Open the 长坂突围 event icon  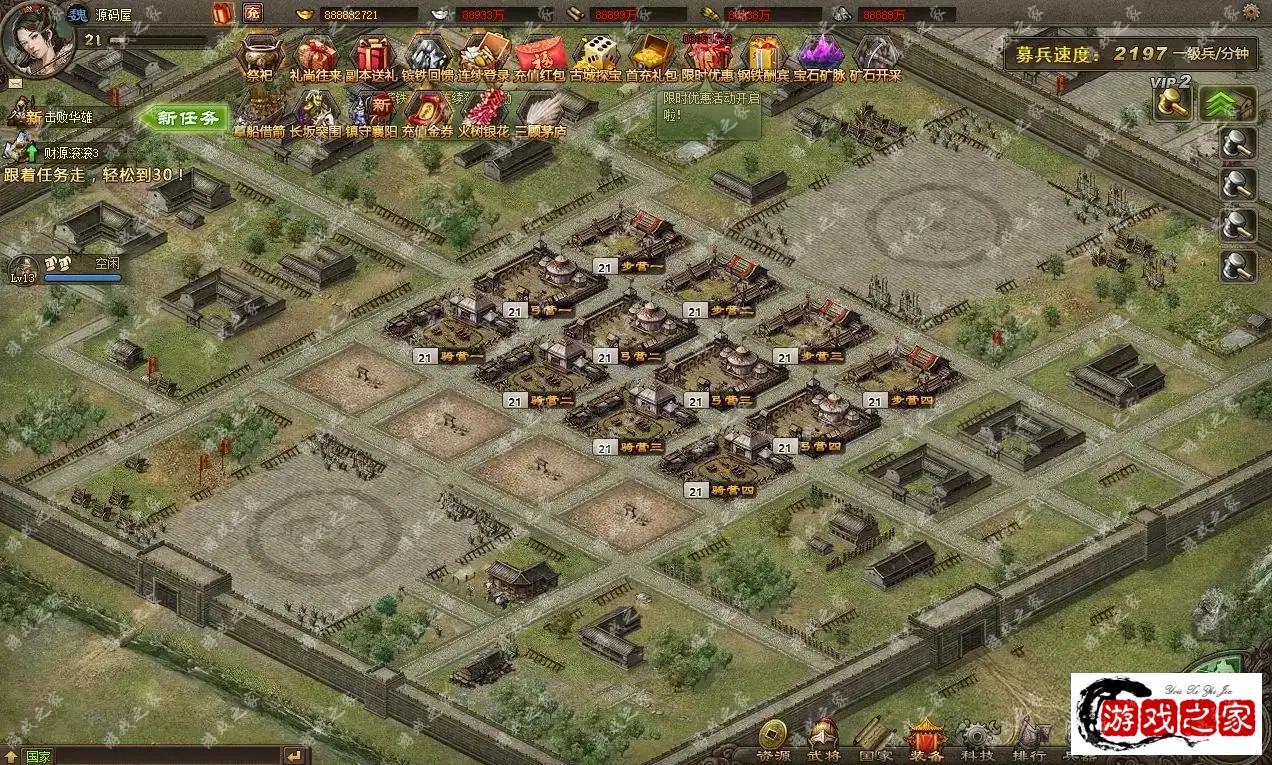(x=315, y=110)
